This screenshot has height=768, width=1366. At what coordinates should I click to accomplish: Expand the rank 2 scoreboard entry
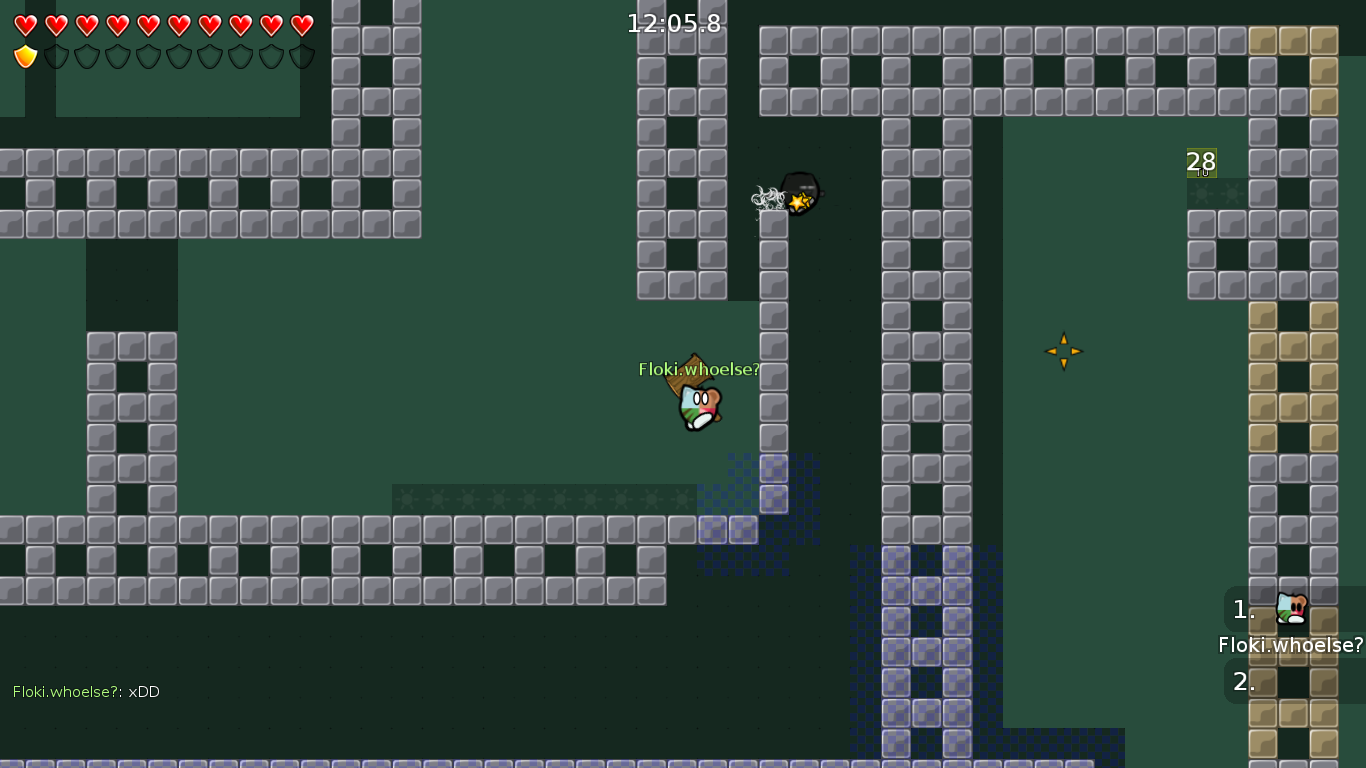[x=1243, y=682]
